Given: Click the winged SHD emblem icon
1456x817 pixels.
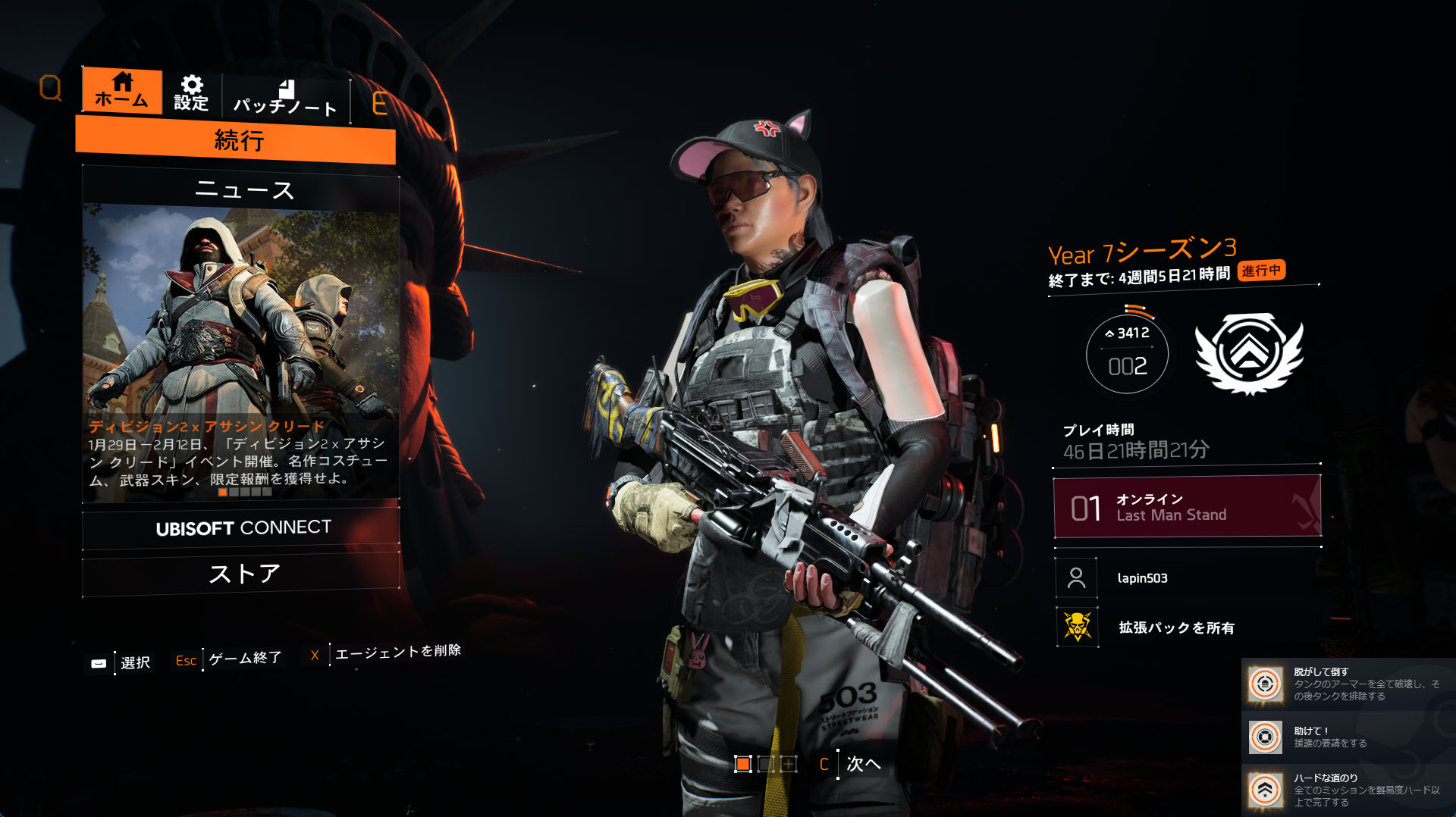Looking at the screenshot, I should coord(1249,353).
